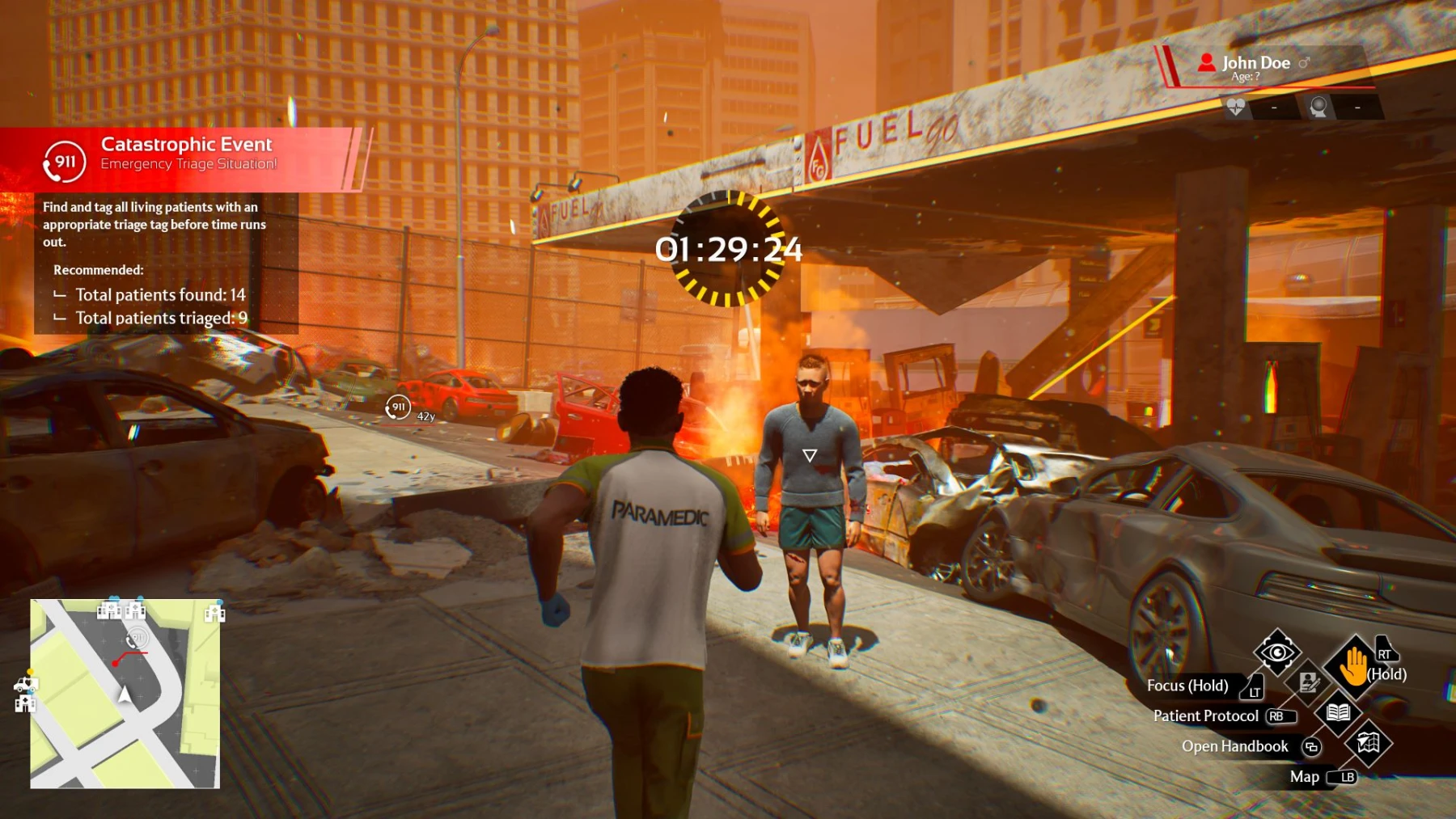Click the red patient silhouette beside John Doe

click(x=1207, y=63)
